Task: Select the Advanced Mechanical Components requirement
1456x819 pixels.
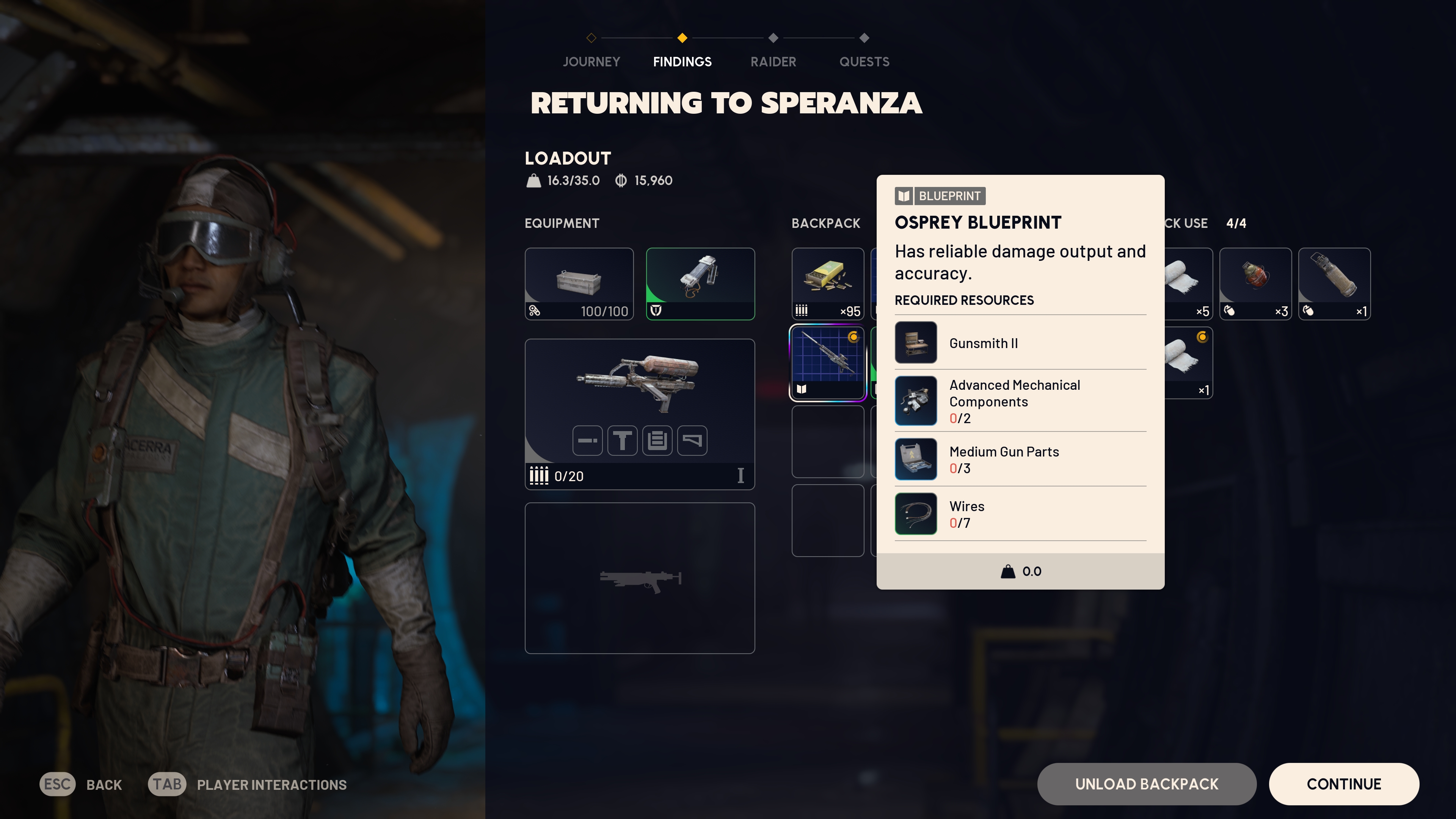Action: coord(1020,401)
